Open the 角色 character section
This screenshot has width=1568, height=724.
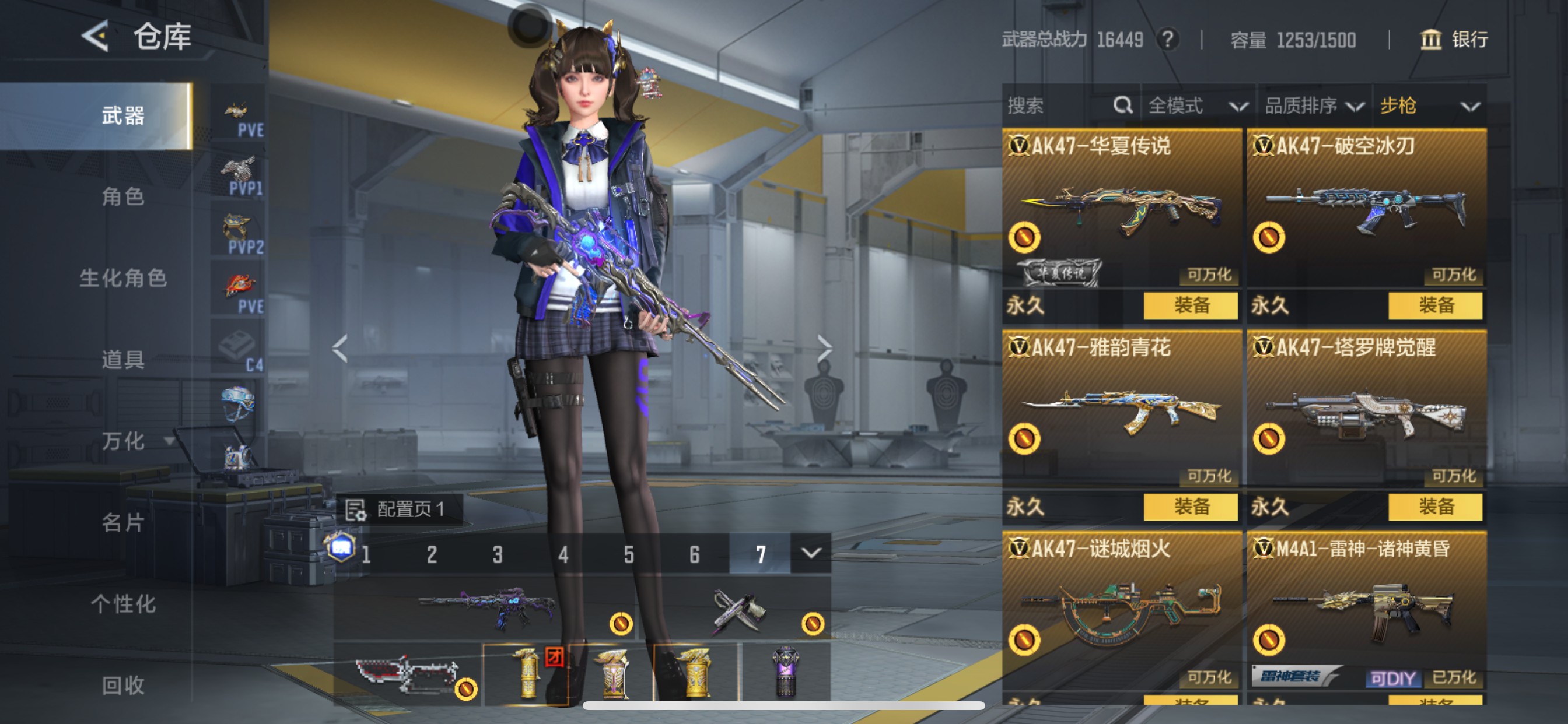(x=123, y=196)
